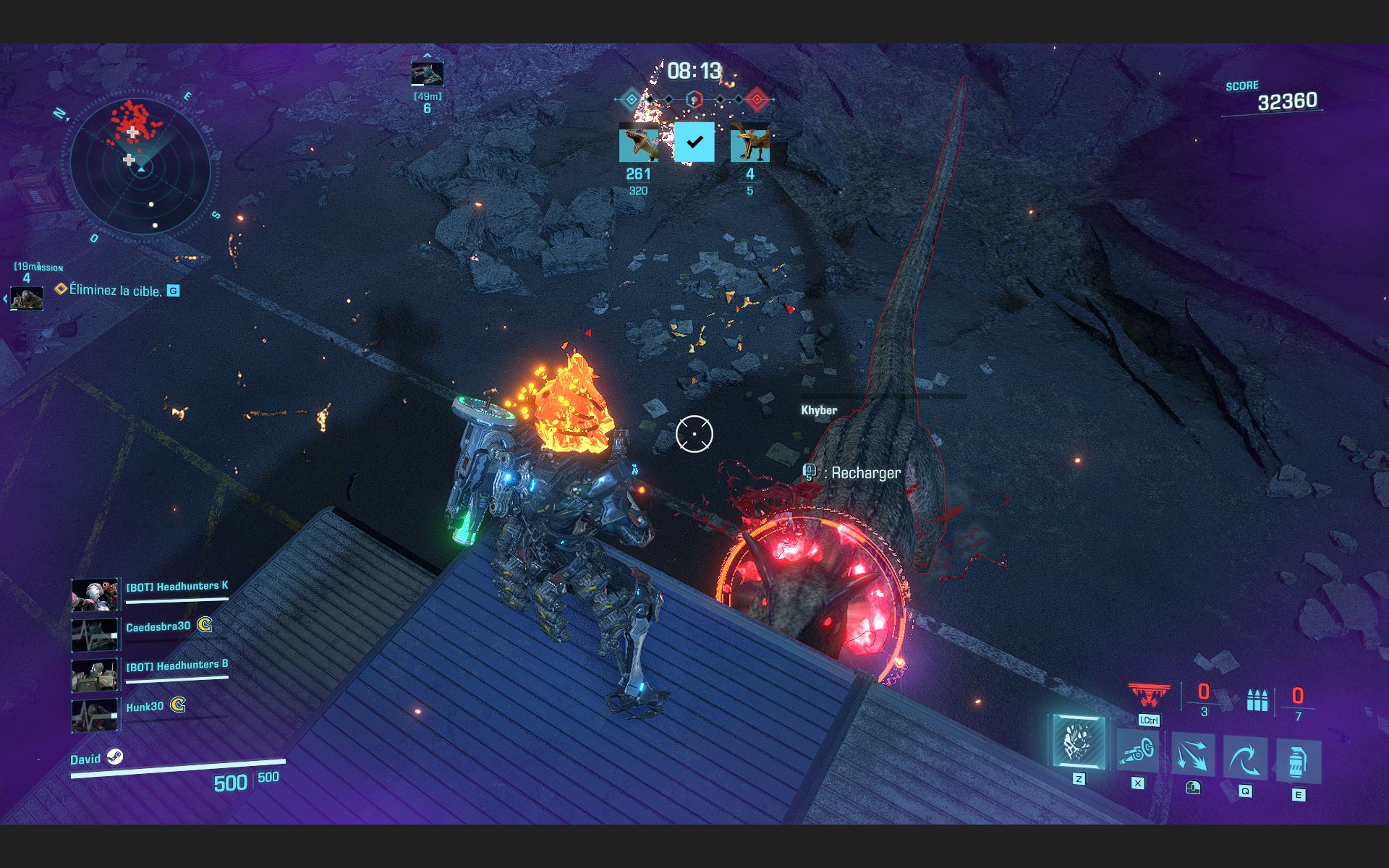This screenshot has width=1389, height=868.
Task: Select the raptor kill objective tile
Action: click(638, 143)
